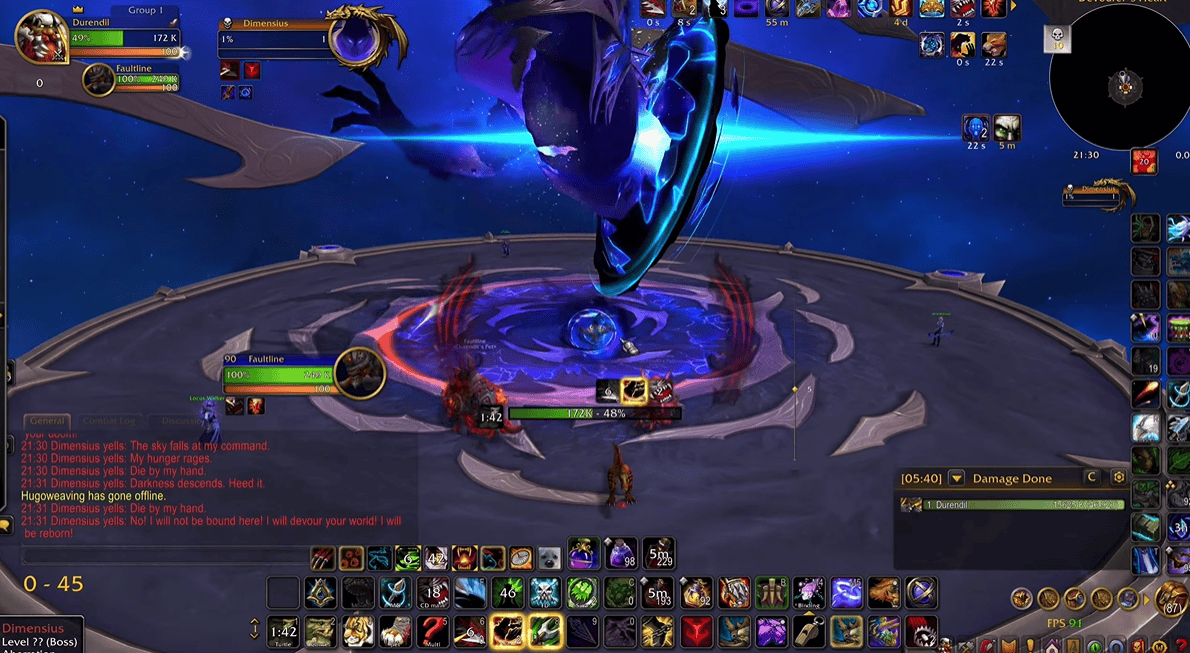
Task: Open the backpack bag showing 87
Action: point(1171,598)
